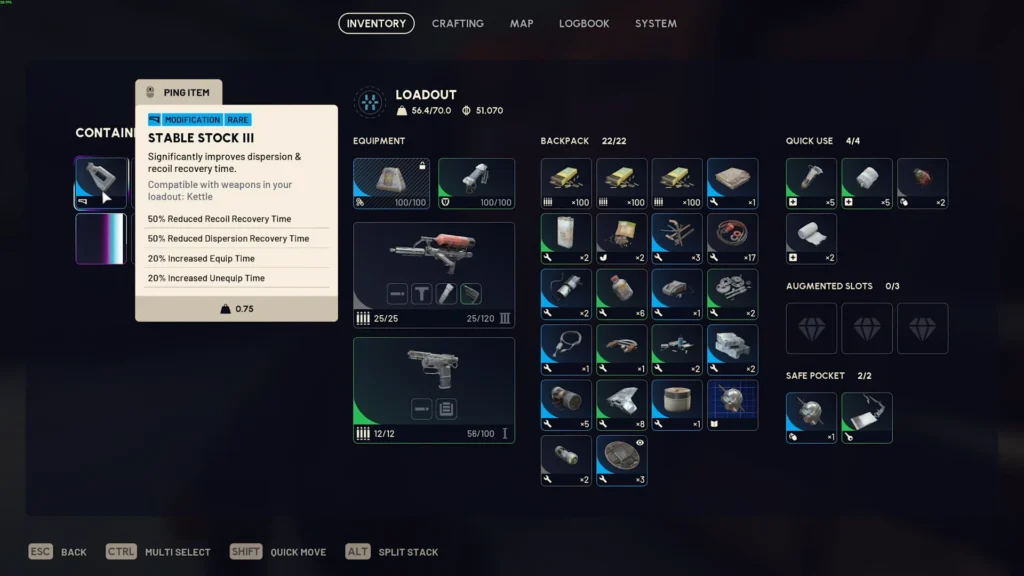Image resolution: width=1024 pixels, height=576 pixels.
Task: Select the fabric item in backpack
Action: (x=732, y=183)
